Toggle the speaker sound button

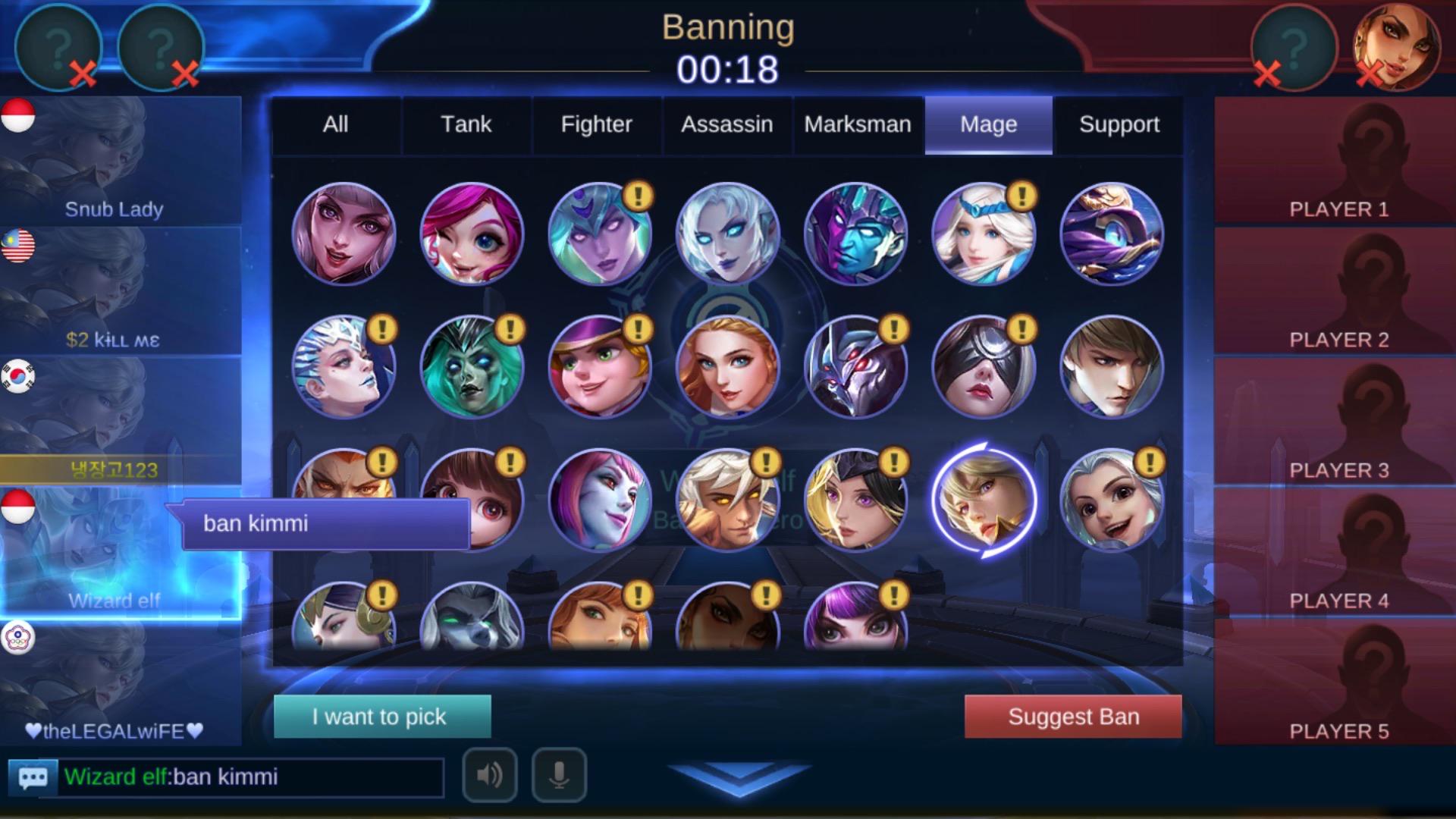490,775
